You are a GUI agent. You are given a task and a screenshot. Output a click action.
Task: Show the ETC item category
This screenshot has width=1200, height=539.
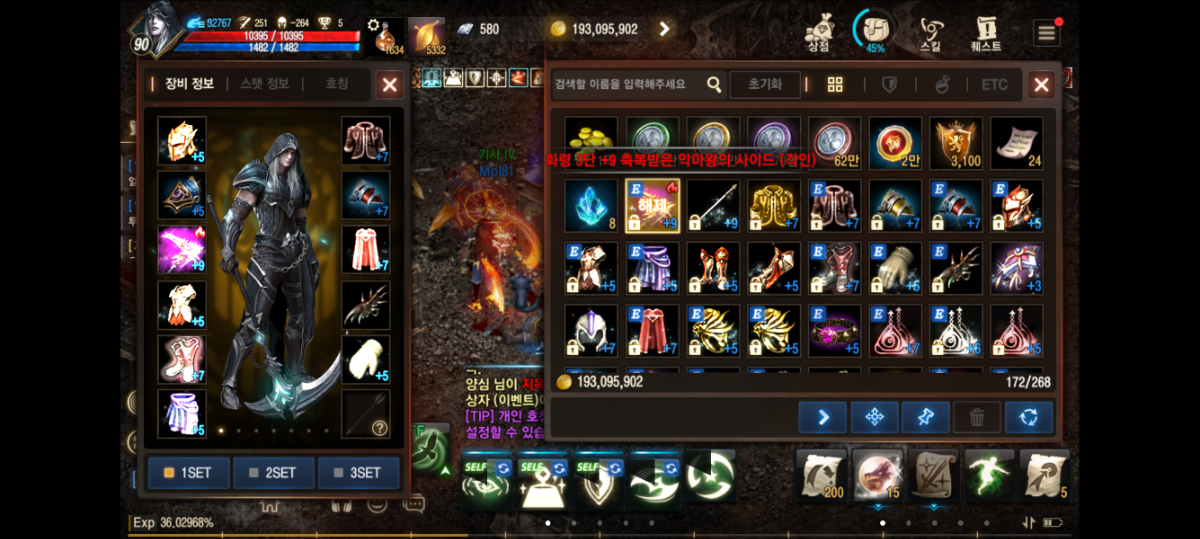(x=994, y=85)
